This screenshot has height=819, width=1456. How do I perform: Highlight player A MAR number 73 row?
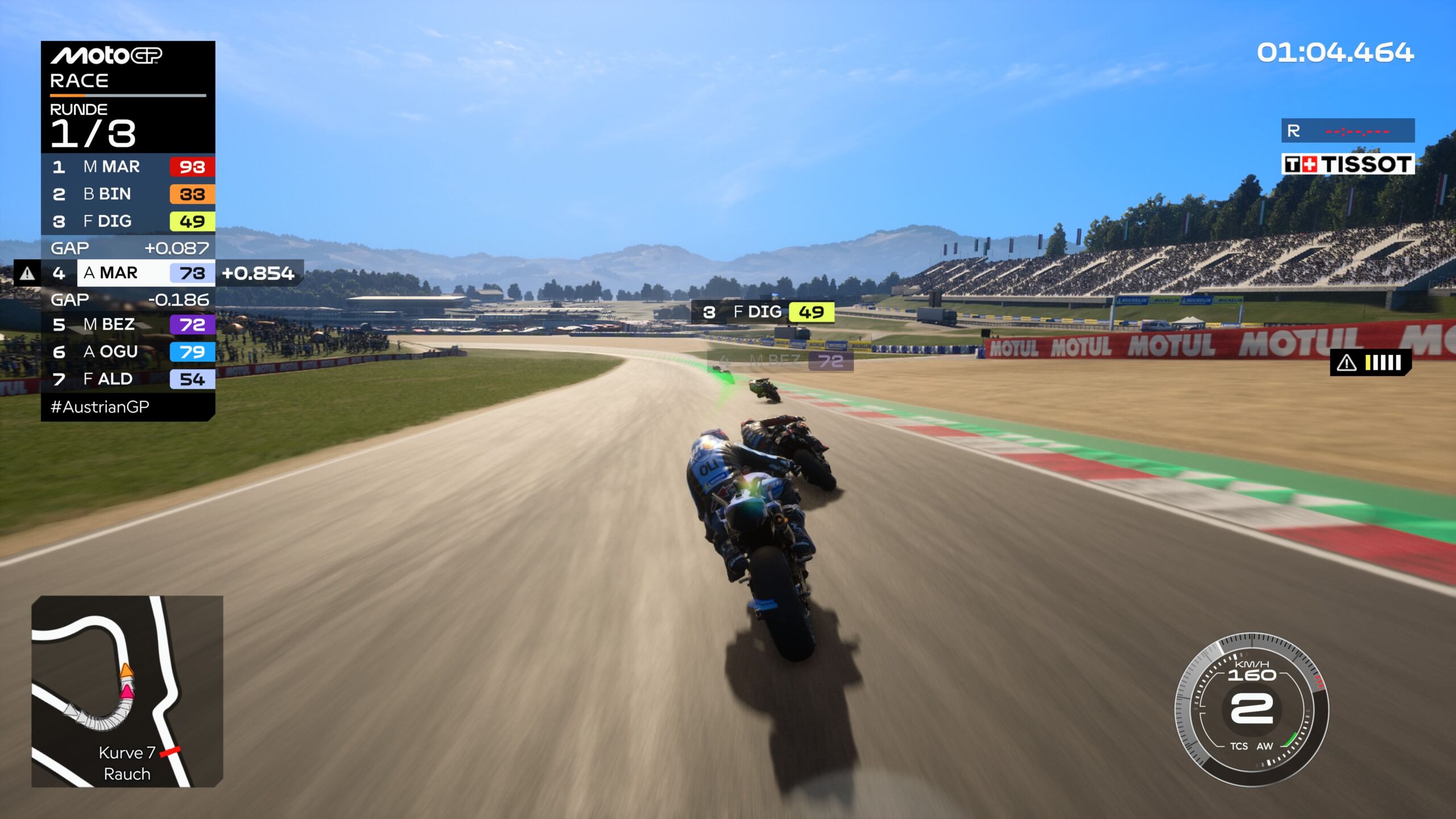[x=146, y=273]
